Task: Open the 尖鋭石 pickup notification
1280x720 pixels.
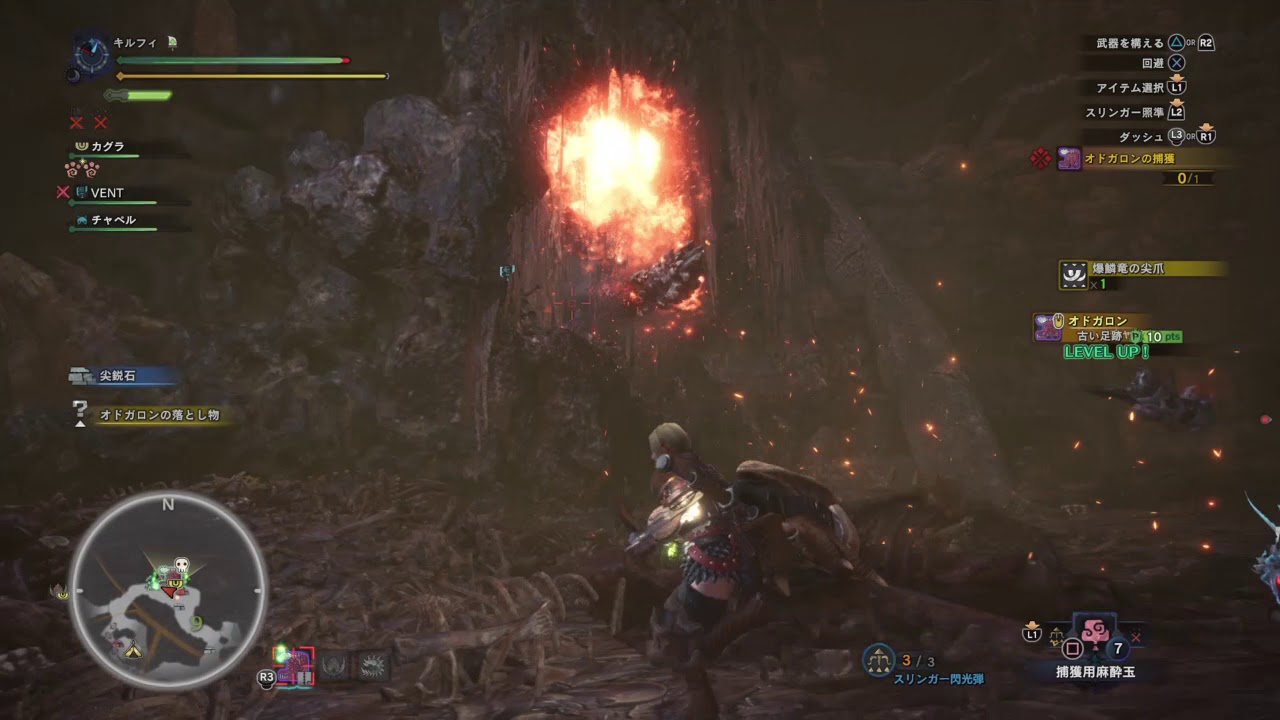Action: point(117,377)
